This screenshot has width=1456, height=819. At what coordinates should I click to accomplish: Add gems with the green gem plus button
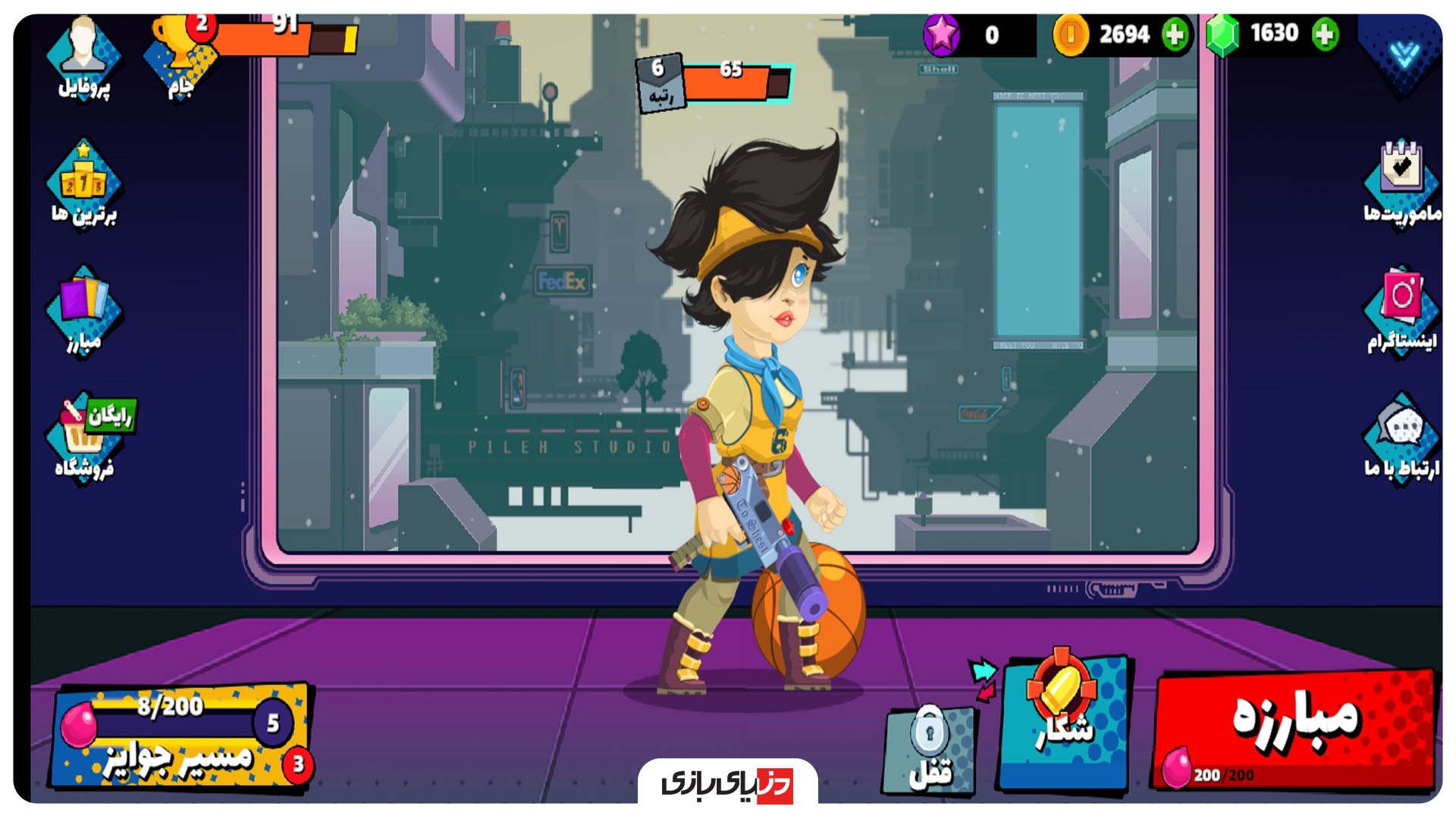point(1325,34)
